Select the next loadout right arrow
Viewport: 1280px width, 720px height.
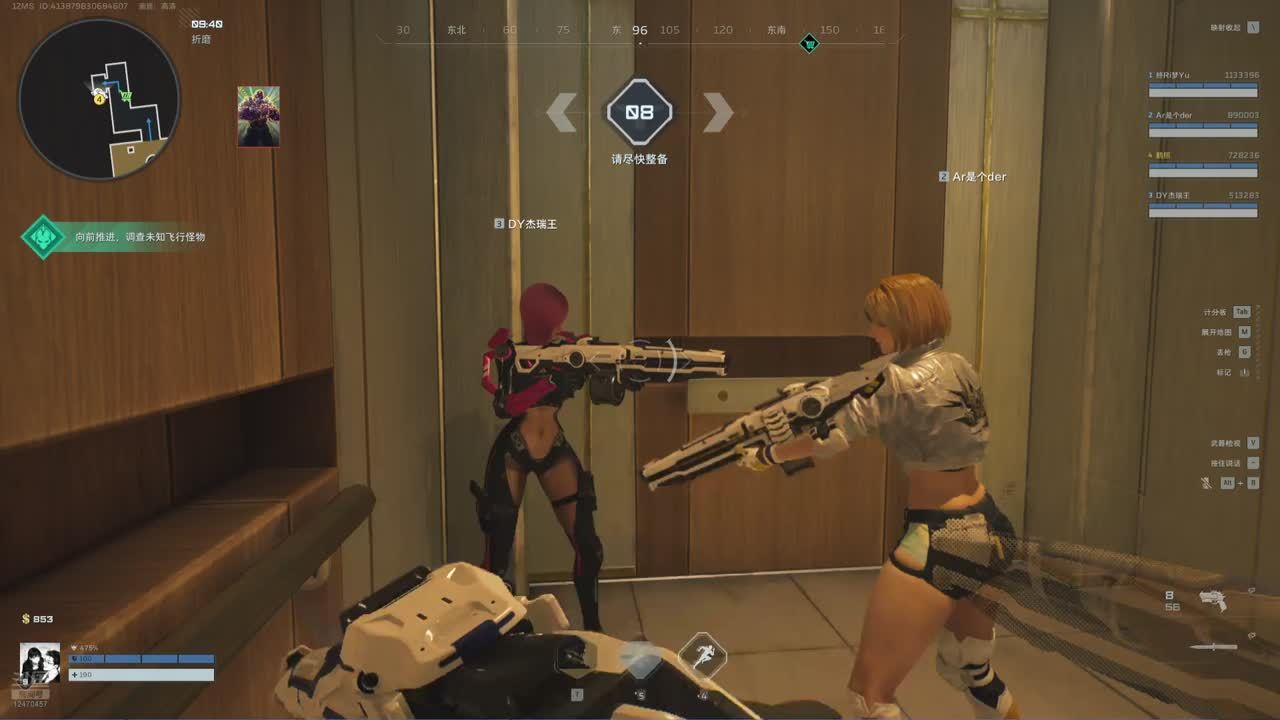[x=717, y=112]
